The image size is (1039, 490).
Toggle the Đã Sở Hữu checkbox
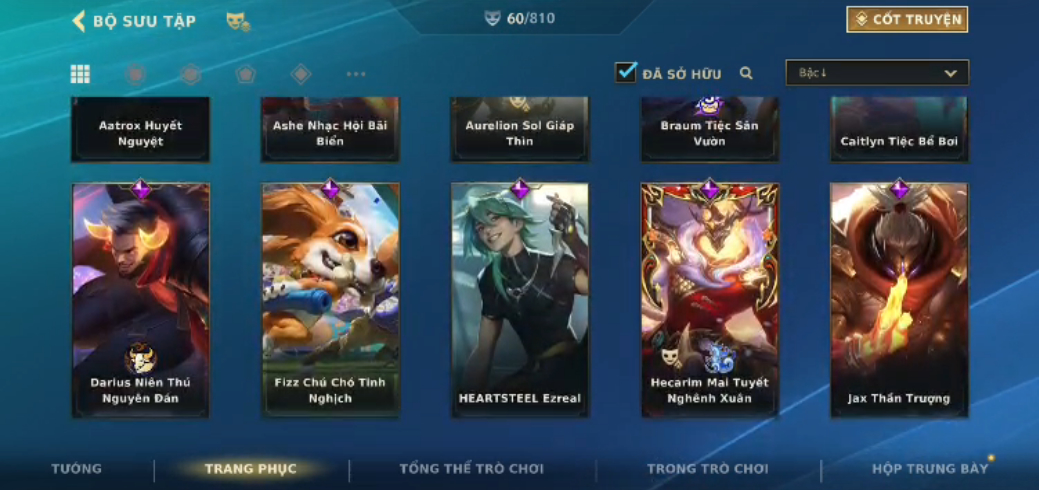(x=626, y=73)
